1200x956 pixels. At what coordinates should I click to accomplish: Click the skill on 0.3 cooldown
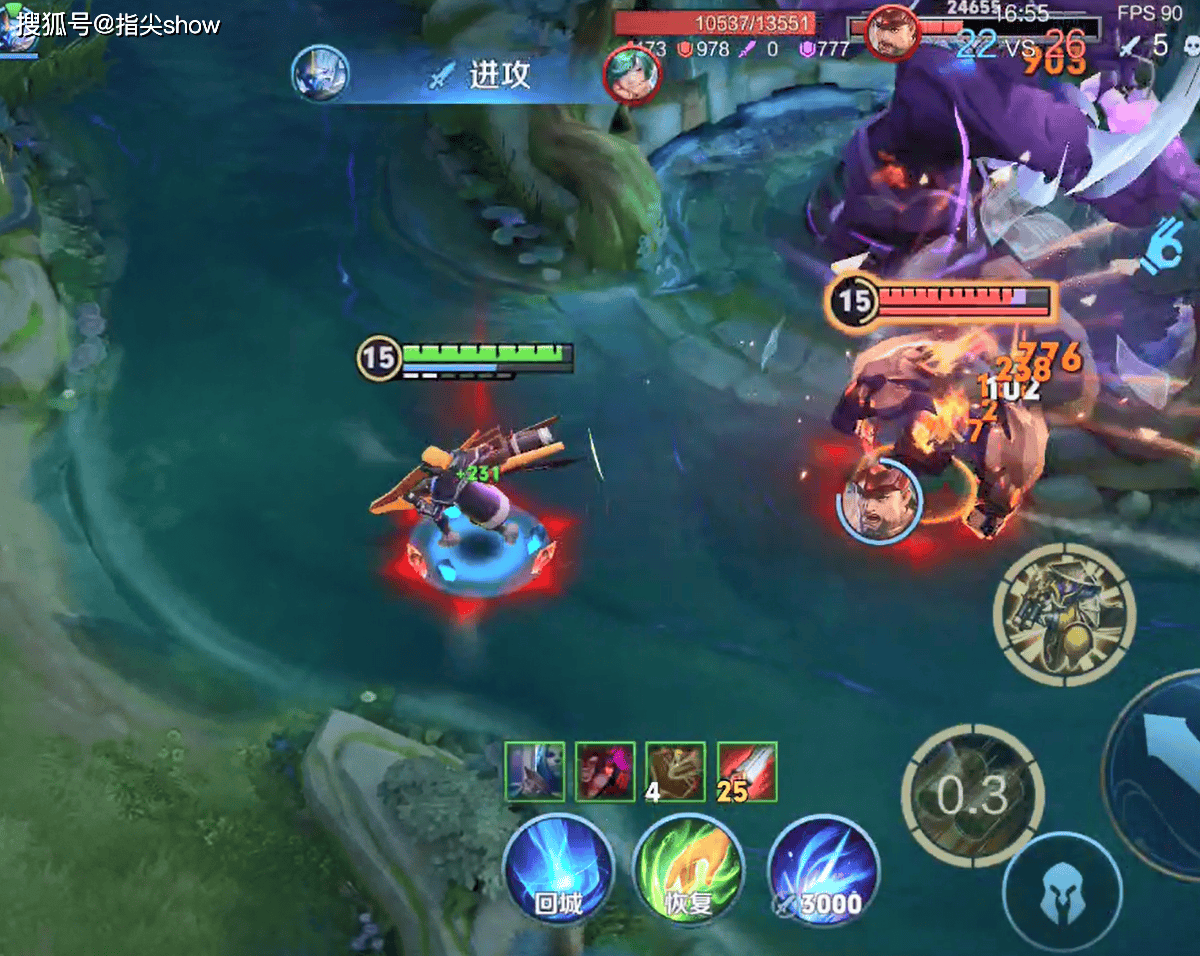point(972,795)
